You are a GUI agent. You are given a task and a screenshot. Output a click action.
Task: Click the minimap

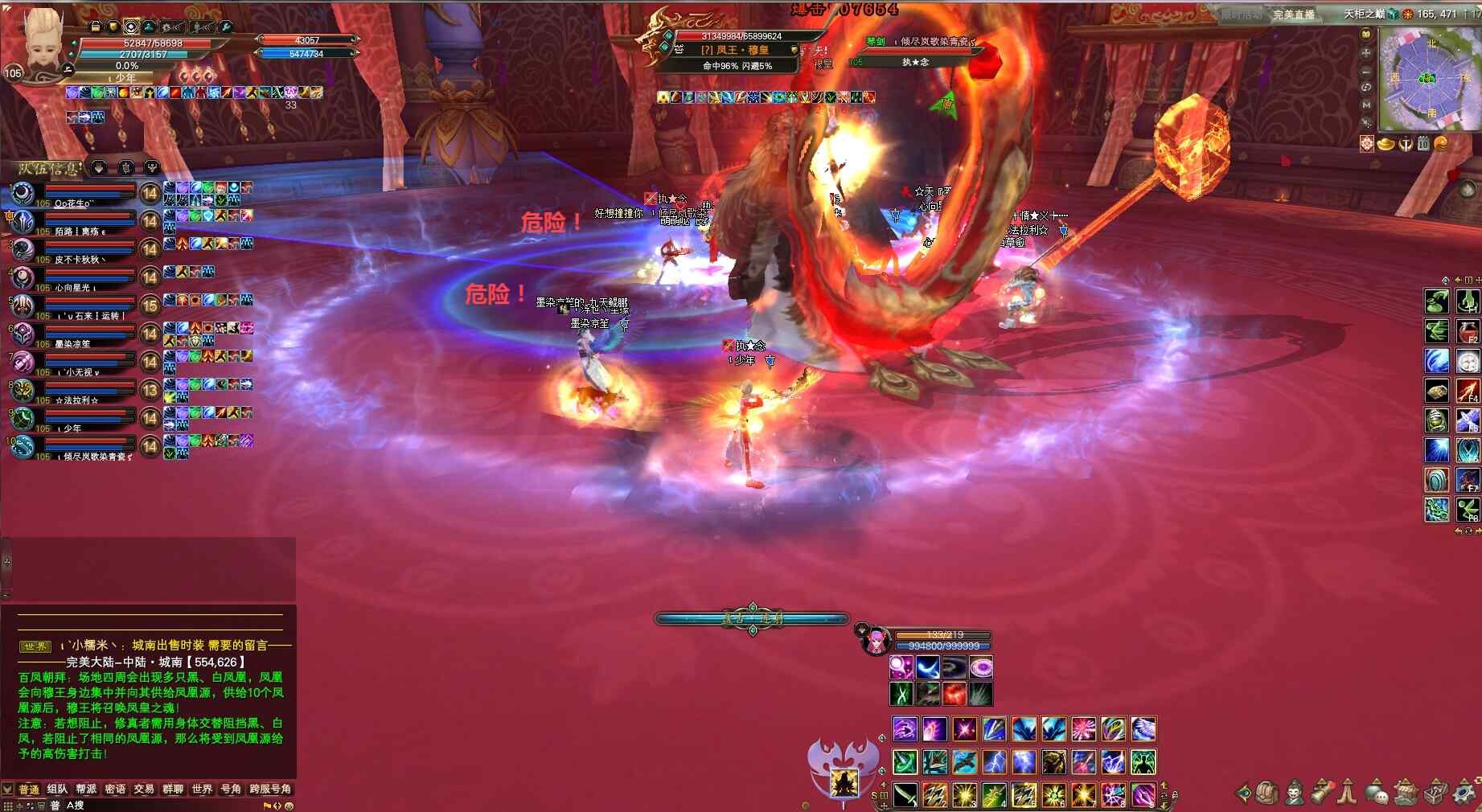click(x=1428, y=79)
